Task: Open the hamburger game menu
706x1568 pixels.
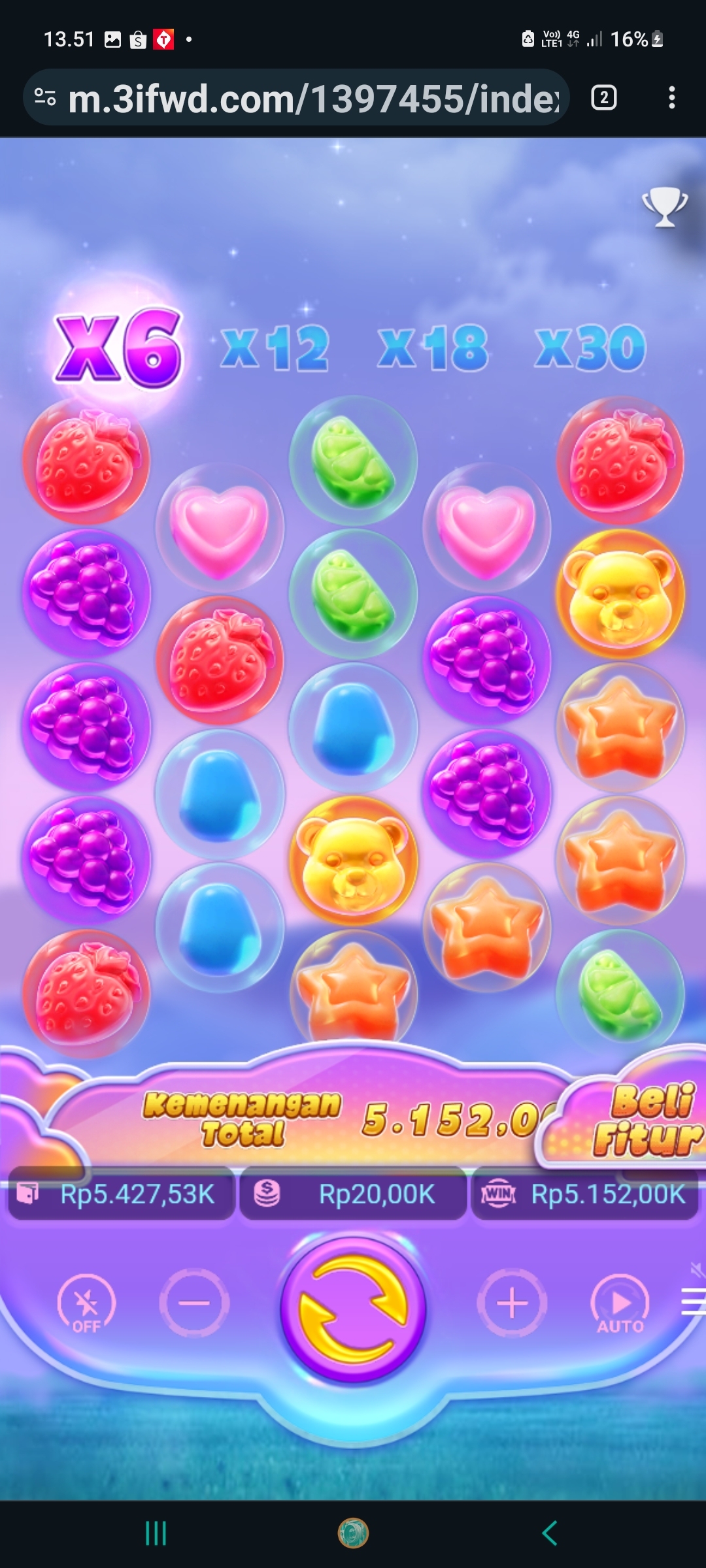Action: pos(693,1301)
